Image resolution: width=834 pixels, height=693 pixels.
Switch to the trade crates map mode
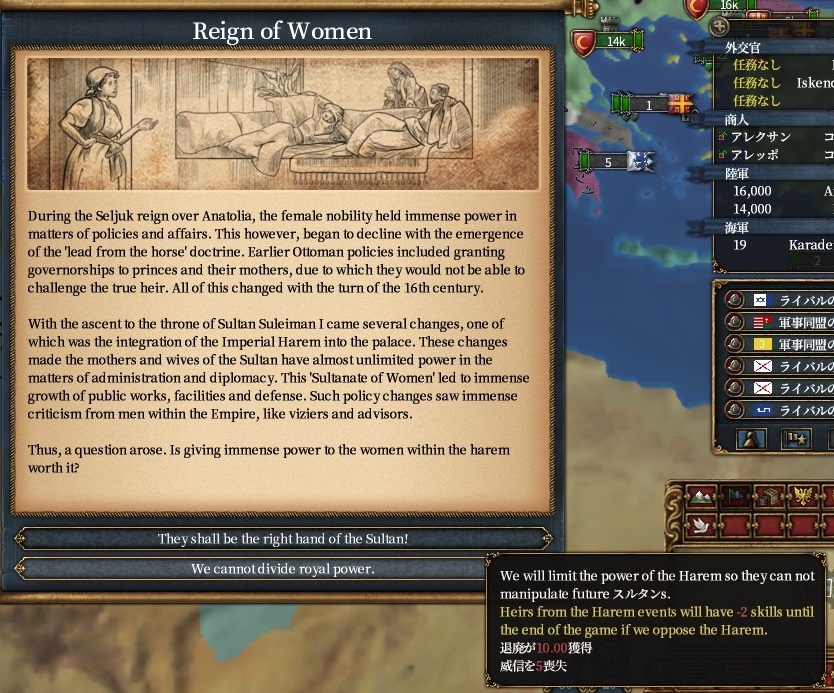(768, 496)
